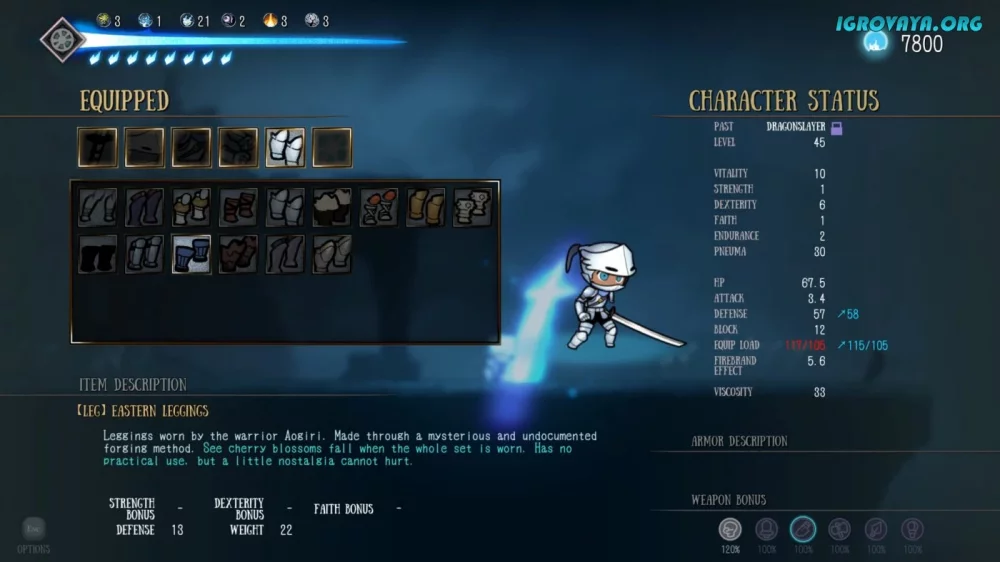Select the fur-trimmed dark boots item
The height and width of the screenshot is (562, 1000).
tap(332, 207)
